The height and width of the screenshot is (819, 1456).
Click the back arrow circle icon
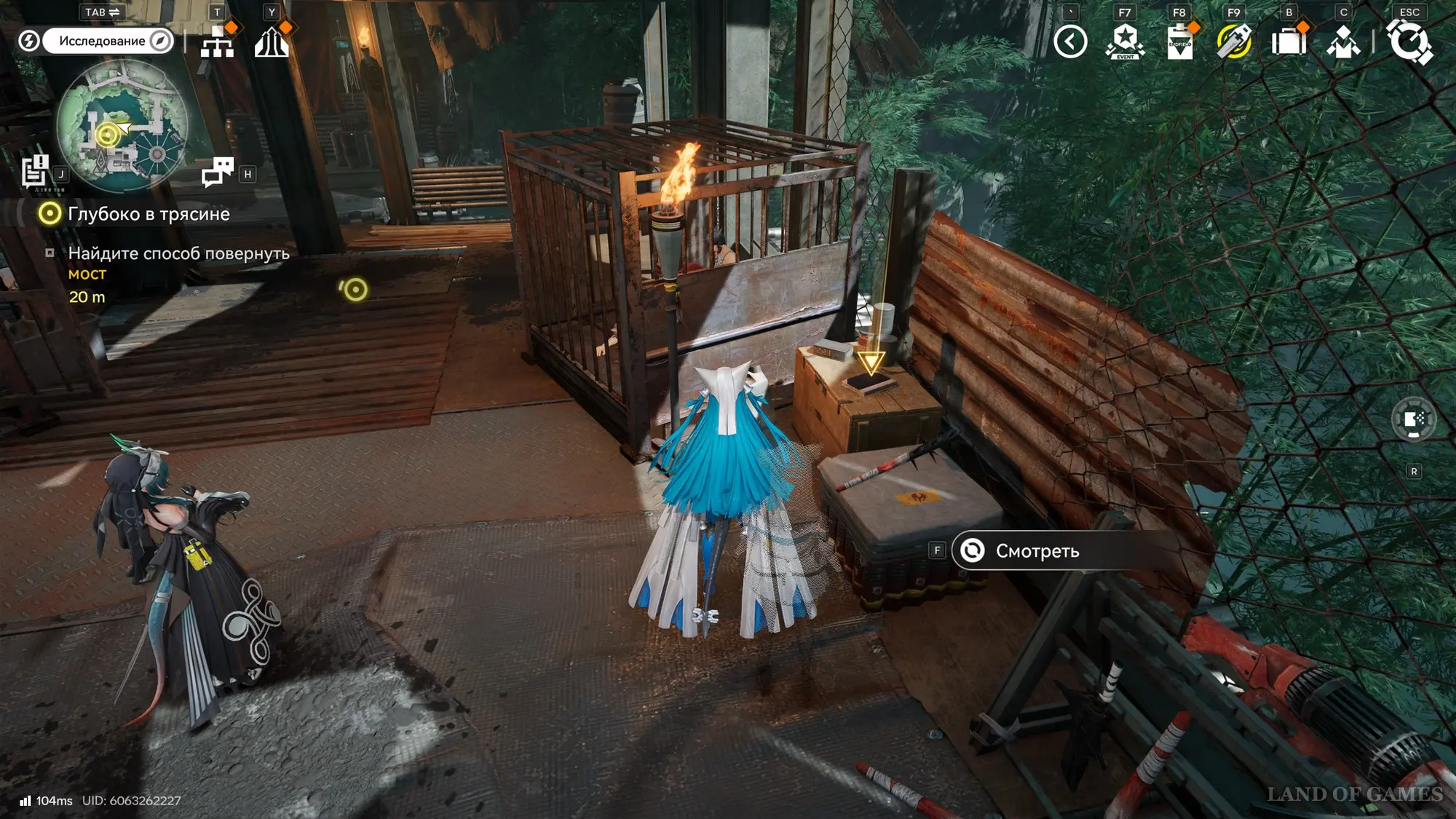tap(1070, 41)
